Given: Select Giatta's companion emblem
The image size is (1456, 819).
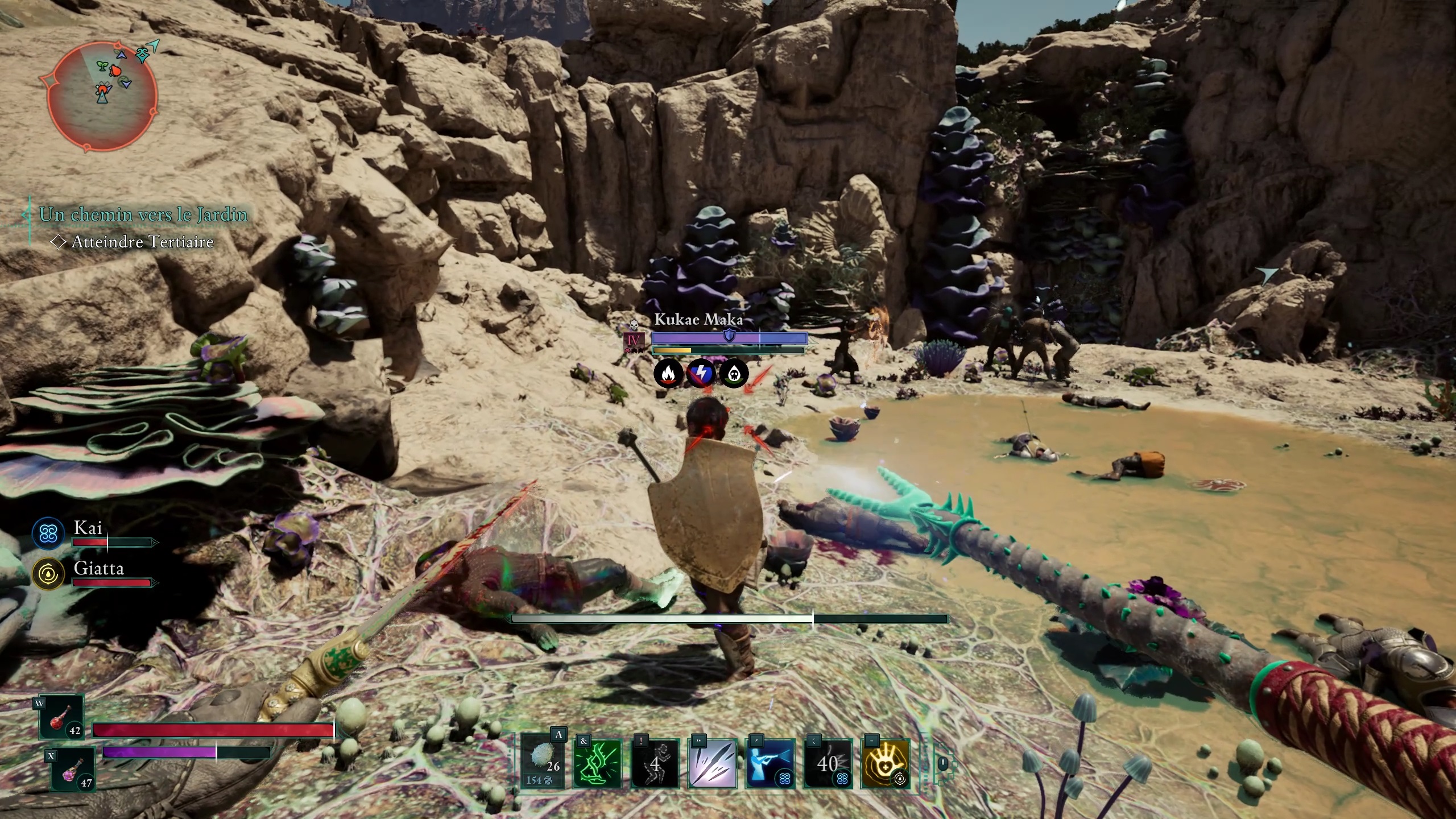Looking at the screenshot, I should (48, 574).
